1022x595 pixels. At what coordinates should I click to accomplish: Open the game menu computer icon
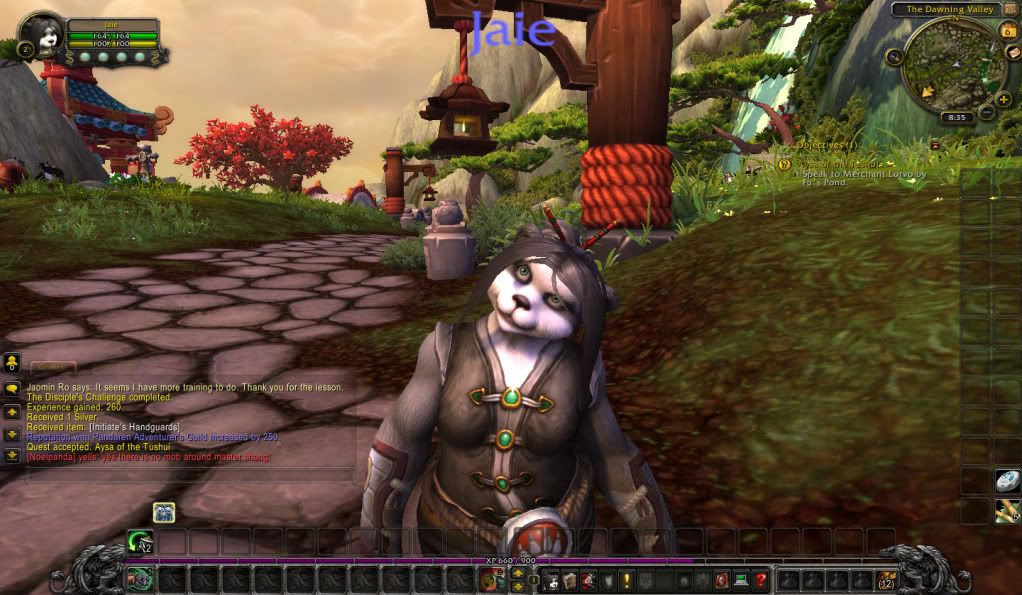741,579
